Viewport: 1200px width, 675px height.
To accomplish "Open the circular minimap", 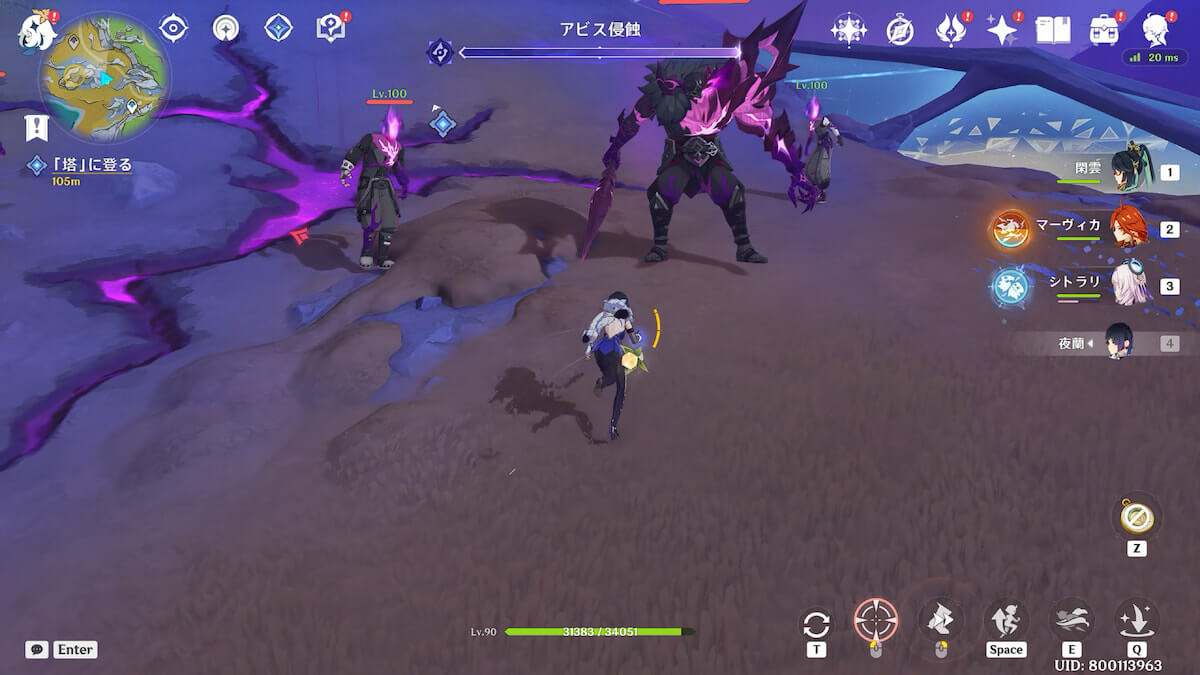I will click(x=104, y=76).
